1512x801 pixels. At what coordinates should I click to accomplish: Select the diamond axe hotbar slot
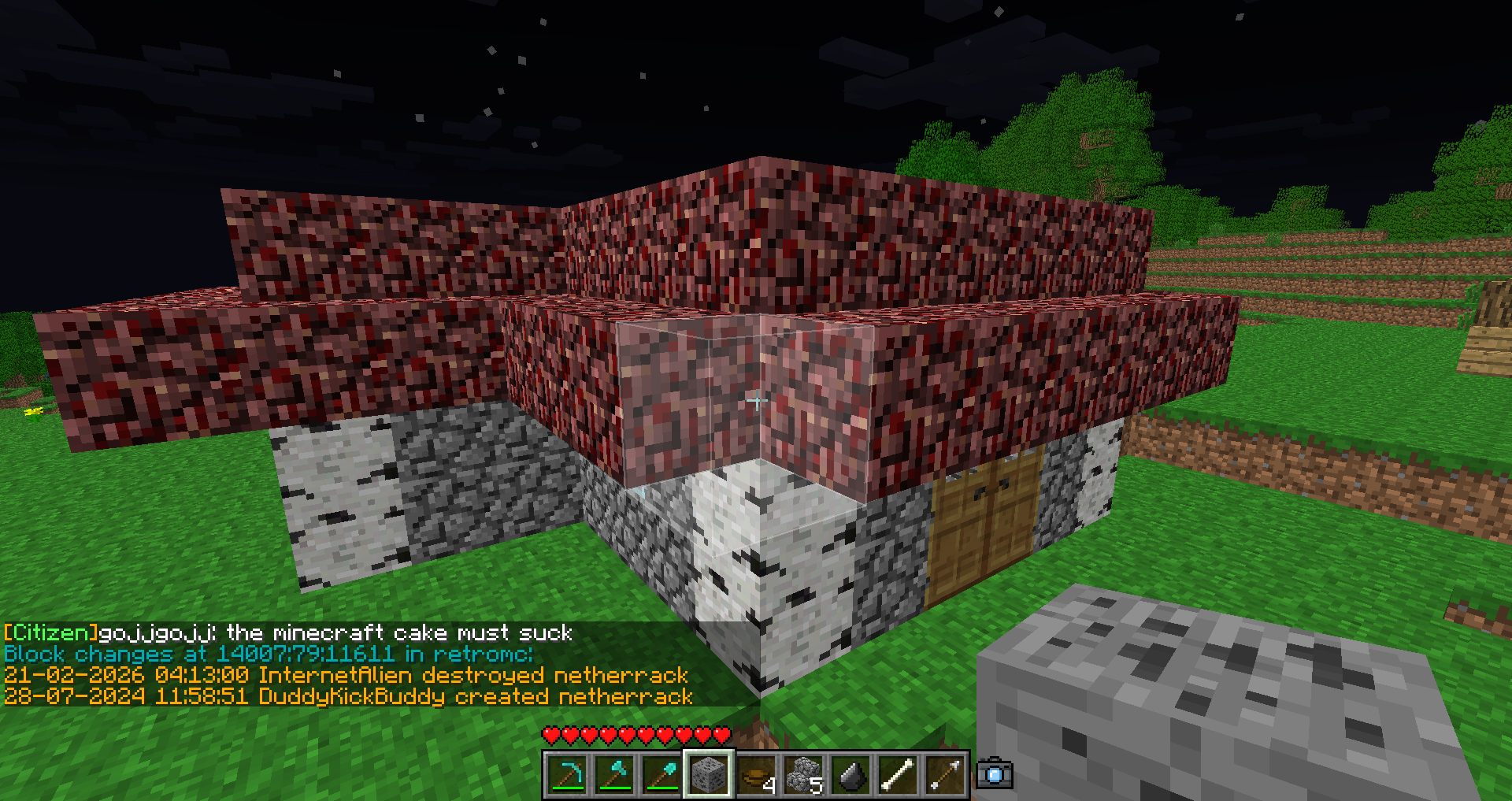(x=614, y=775)
